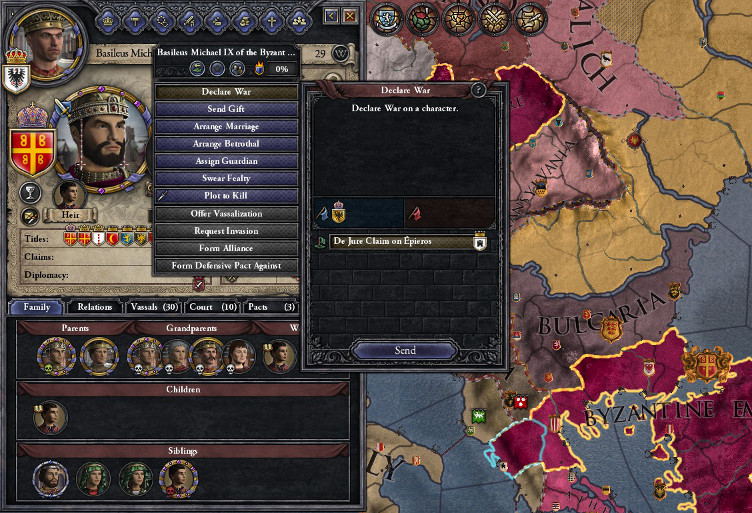This screenshot has width=752, height=513.
Task: Switch to the Court (10) tab
Action: (x=213, y=307)
